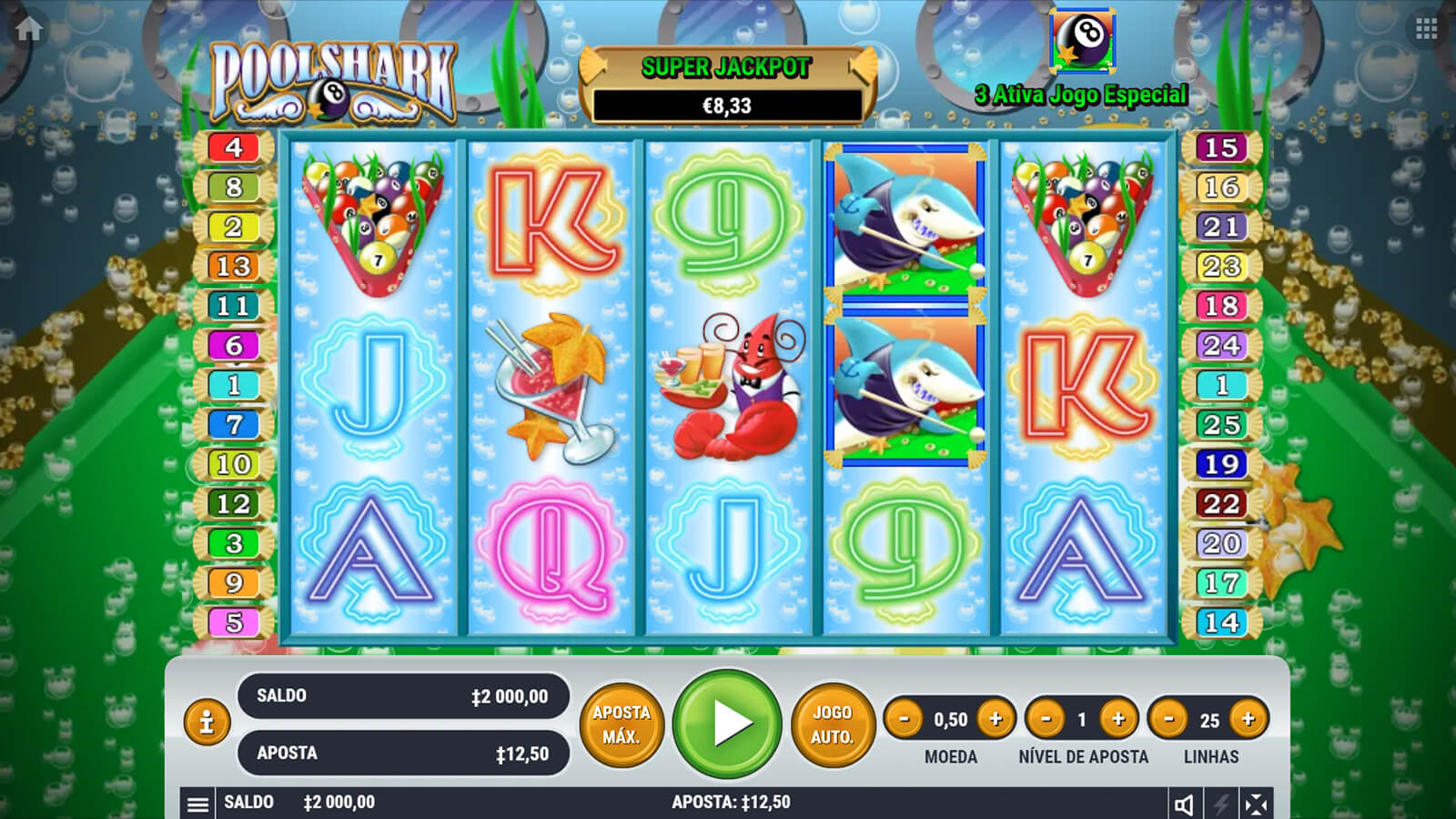Place the maximum bet with Aposta Máx.

pos(622,724)
